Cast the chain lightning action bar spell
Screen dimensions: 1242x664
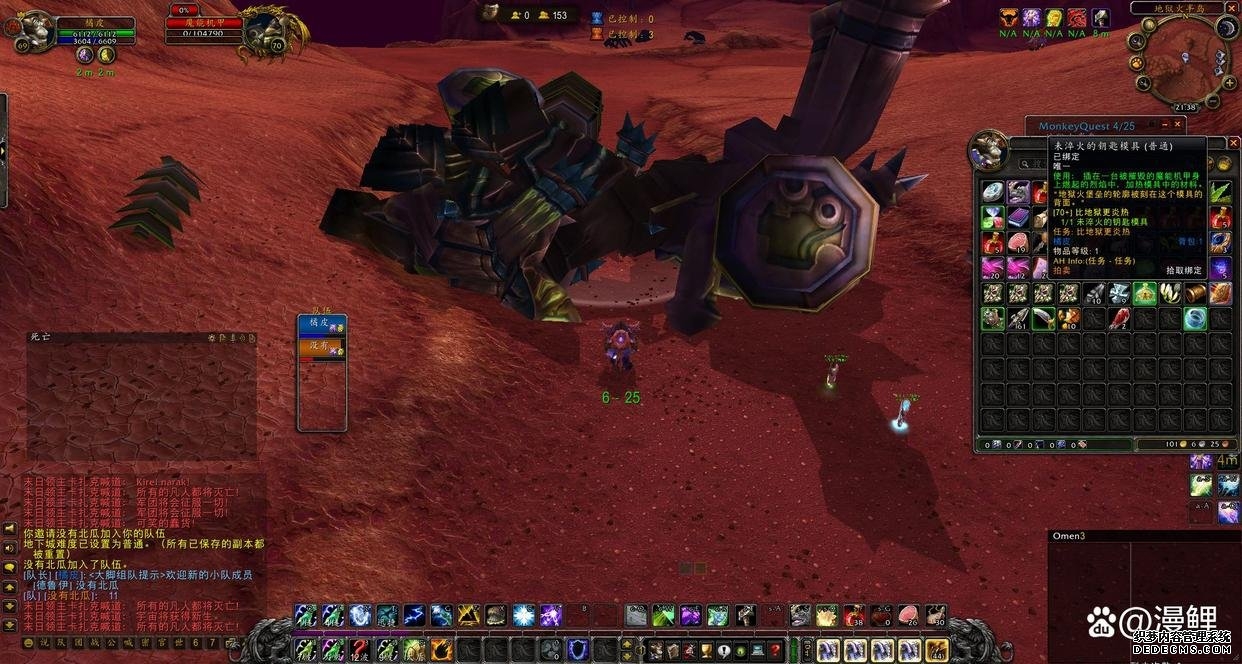click(x=414, y=615)
